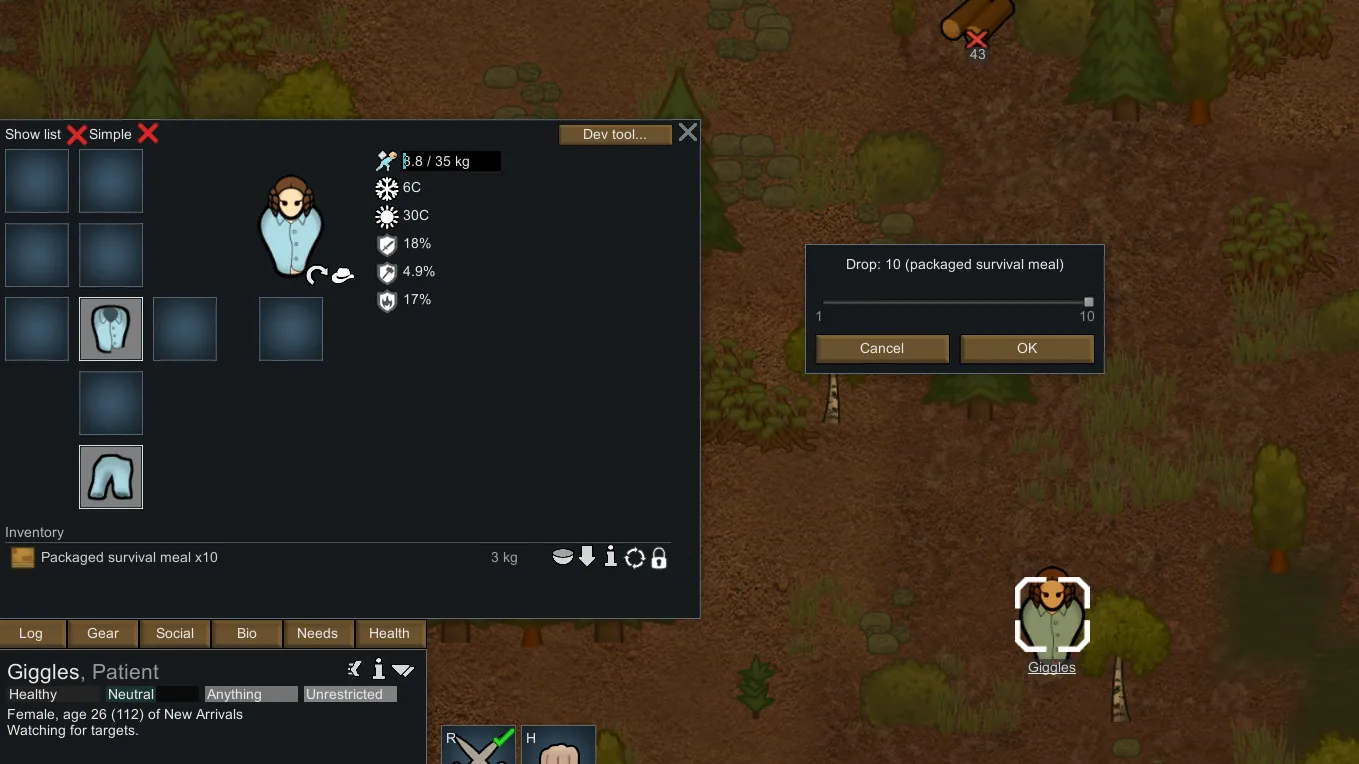Confirm the drop with the OK button
1359x764 pixels.
1027,348
